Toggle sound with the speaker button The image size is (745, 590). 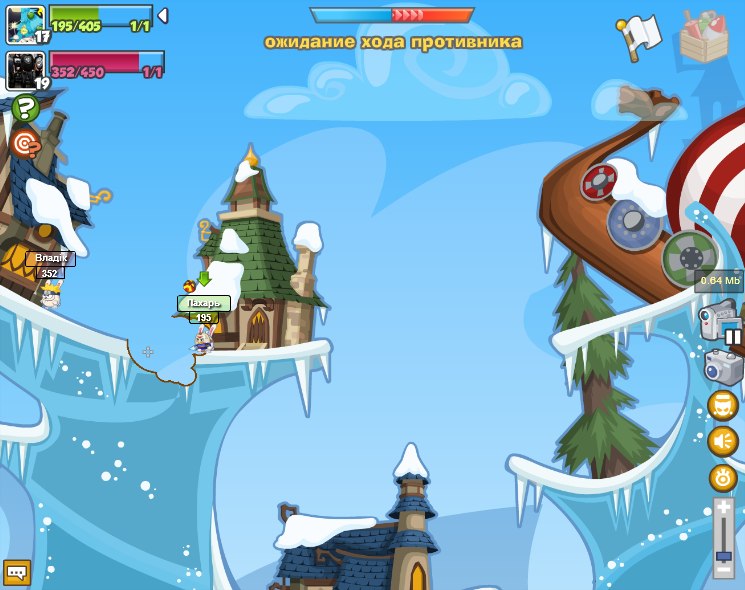click(722, 441)
